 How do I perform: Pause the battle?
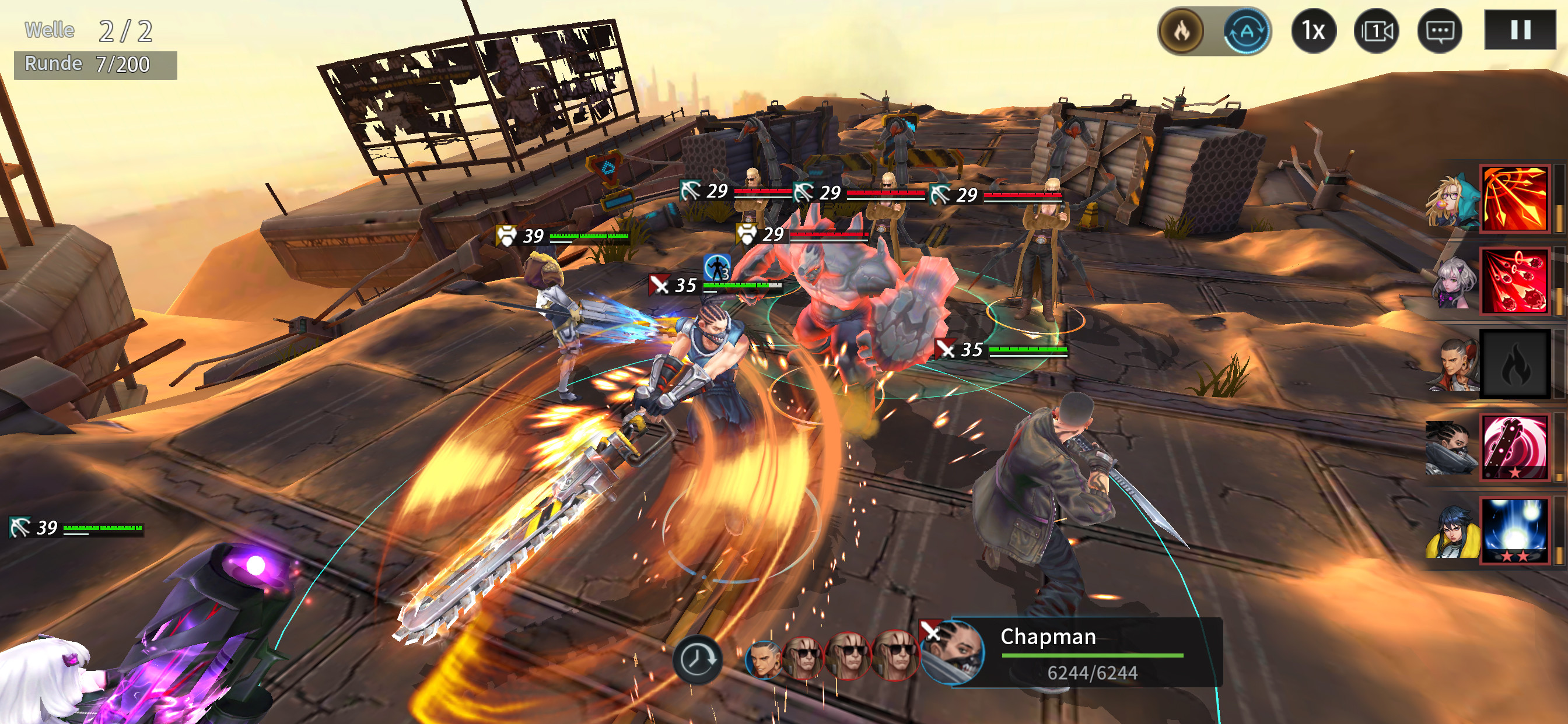coord(1520,30)
